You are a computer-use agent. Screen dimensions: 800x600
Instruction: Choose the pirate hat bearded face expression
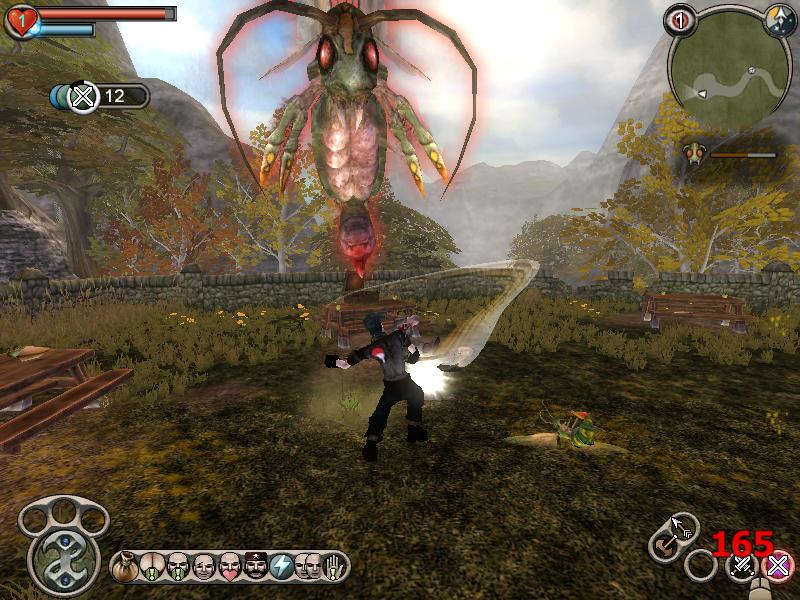point(256,566)
